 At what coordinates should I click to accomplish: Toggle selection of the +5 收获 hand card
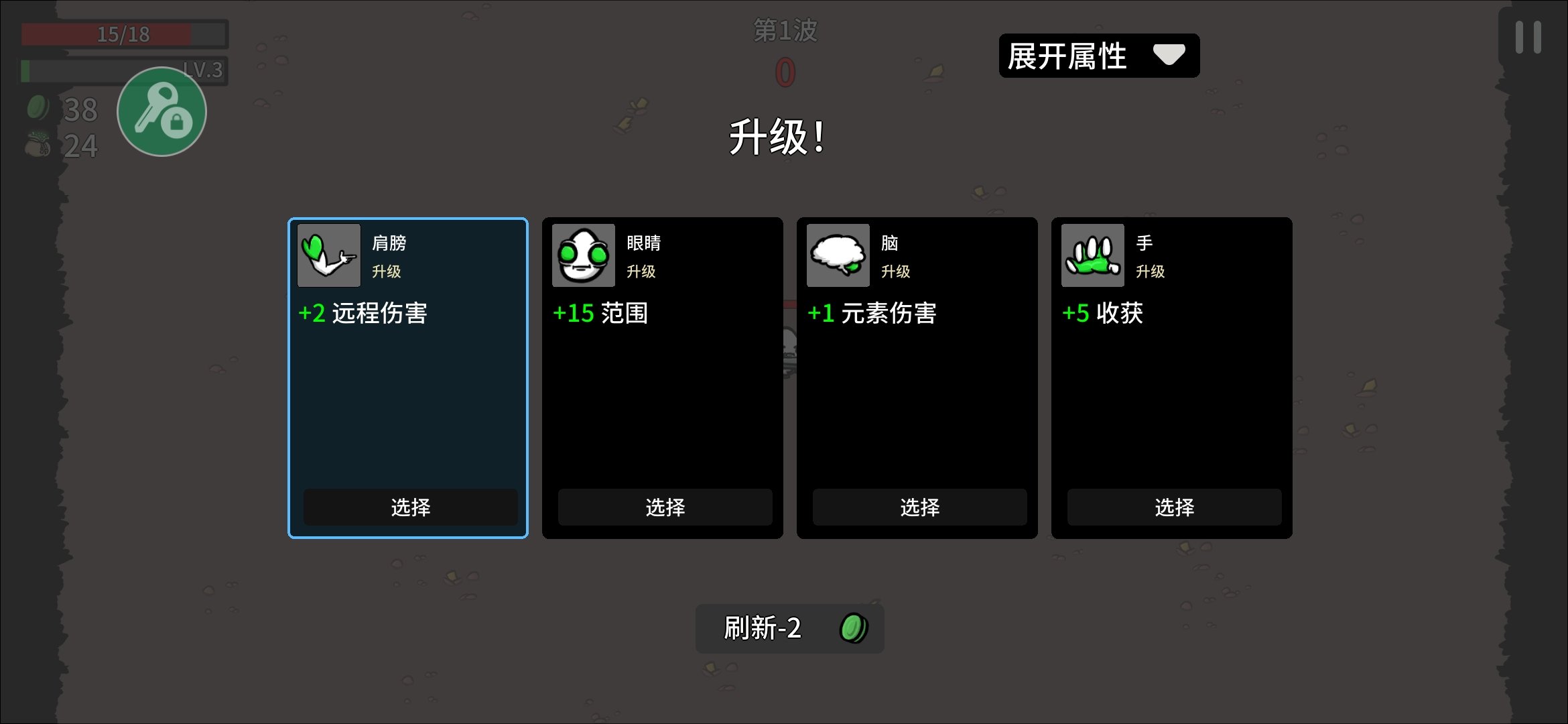click(1173, 507)
